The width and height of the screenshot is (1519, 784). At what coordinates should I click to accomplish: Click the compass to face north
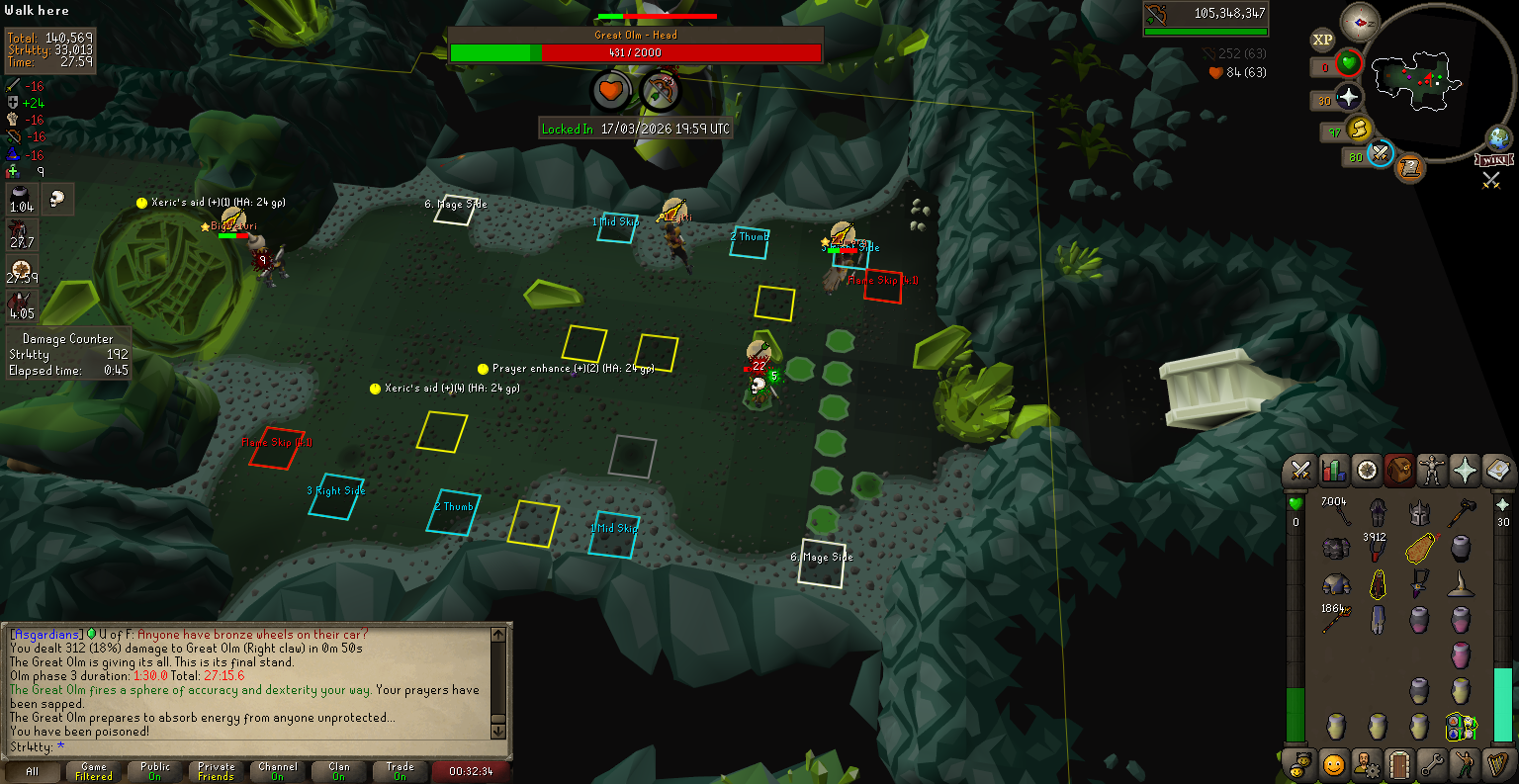pyautogui.click(x=1359, y=22)
